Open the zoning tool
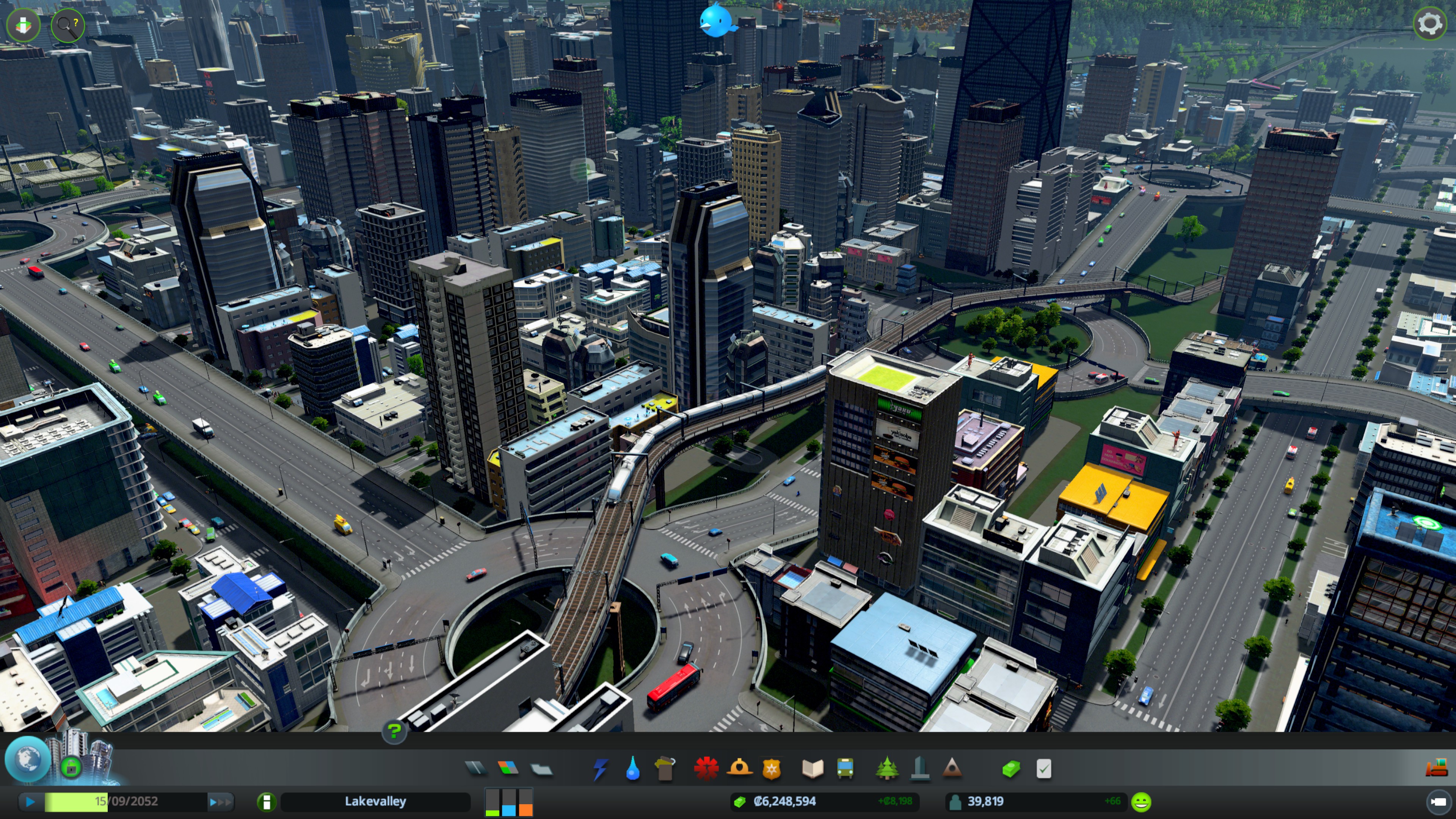1456x819 pixels. coord(508,768)
